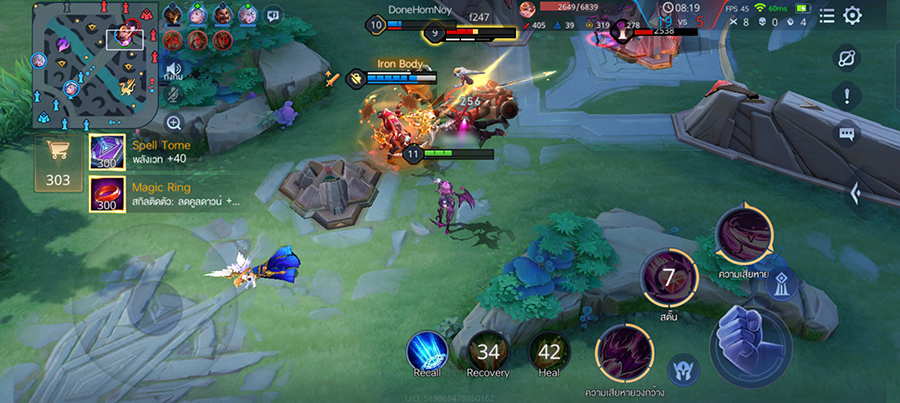
Task: Open the chat message bubble on right edge
Action: pyautogui.click(x=847, y=133)
